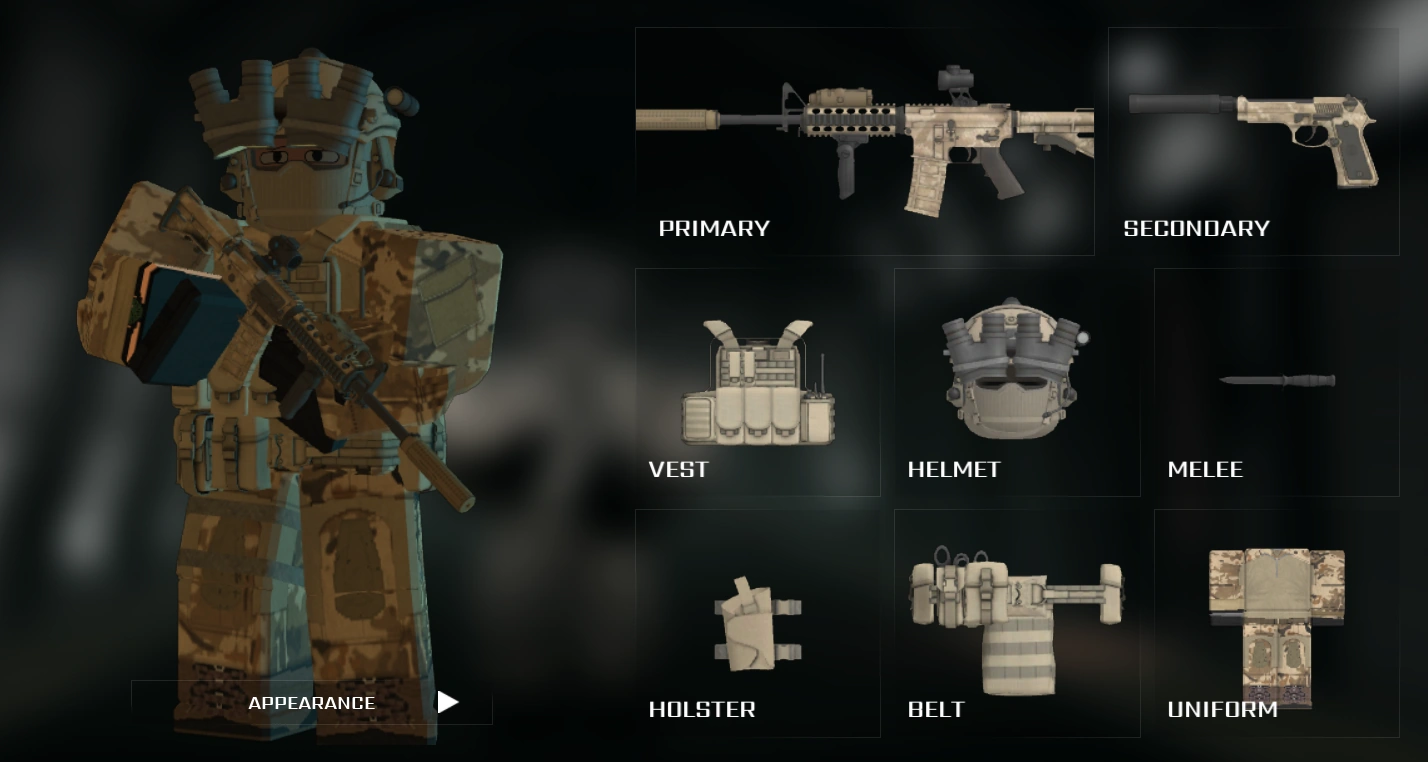Click the UNIFORM label text

click(1223, 710)
